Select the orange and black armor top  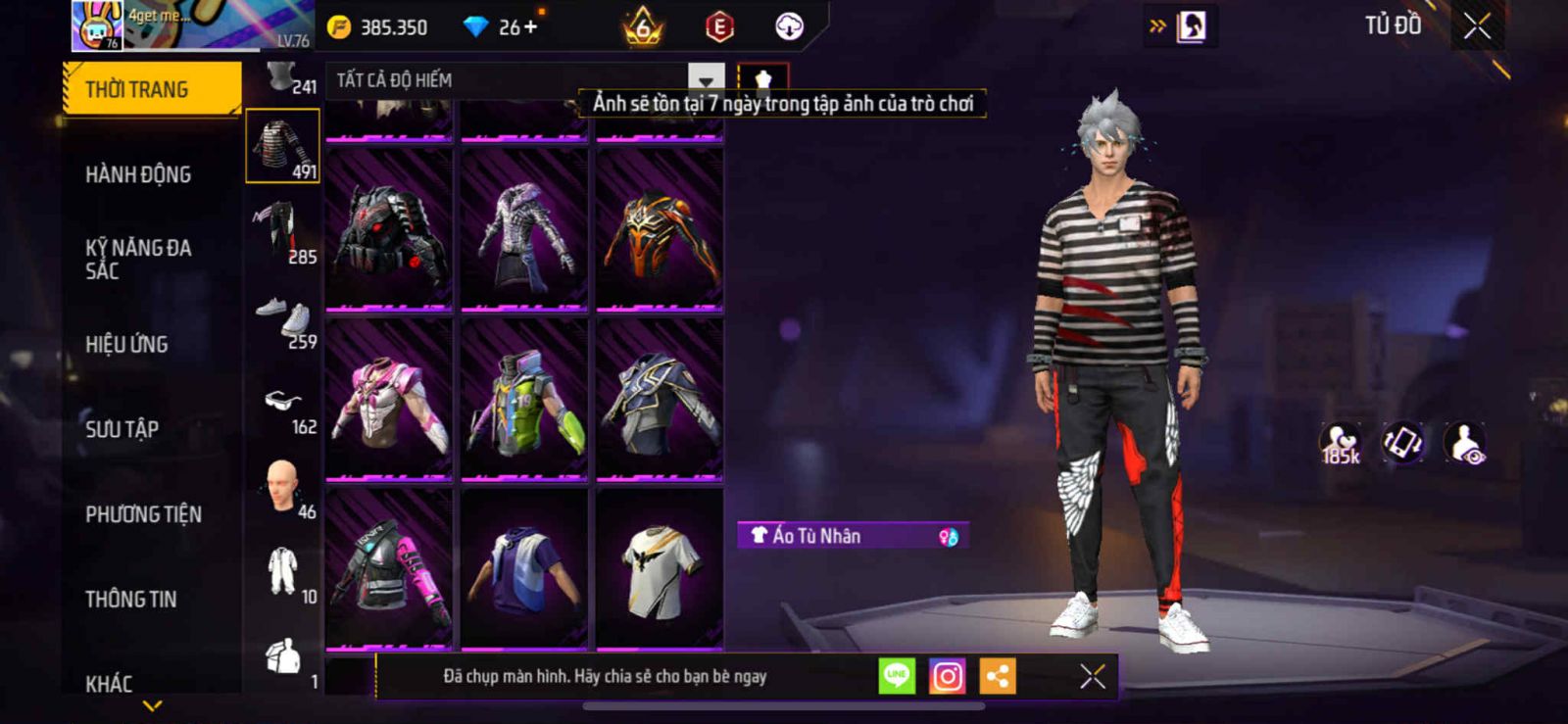click(x=660, y=230)
